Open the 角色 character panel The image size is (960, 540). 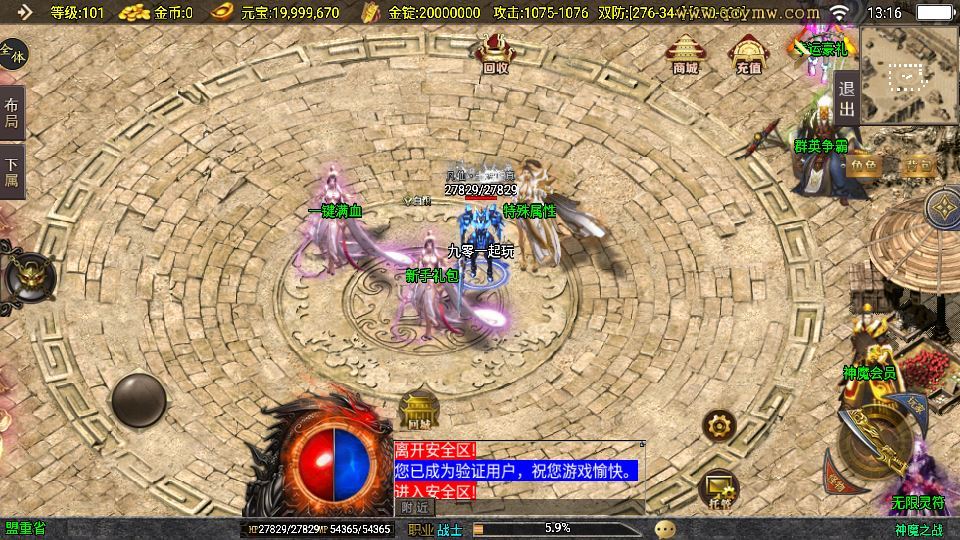866,165
